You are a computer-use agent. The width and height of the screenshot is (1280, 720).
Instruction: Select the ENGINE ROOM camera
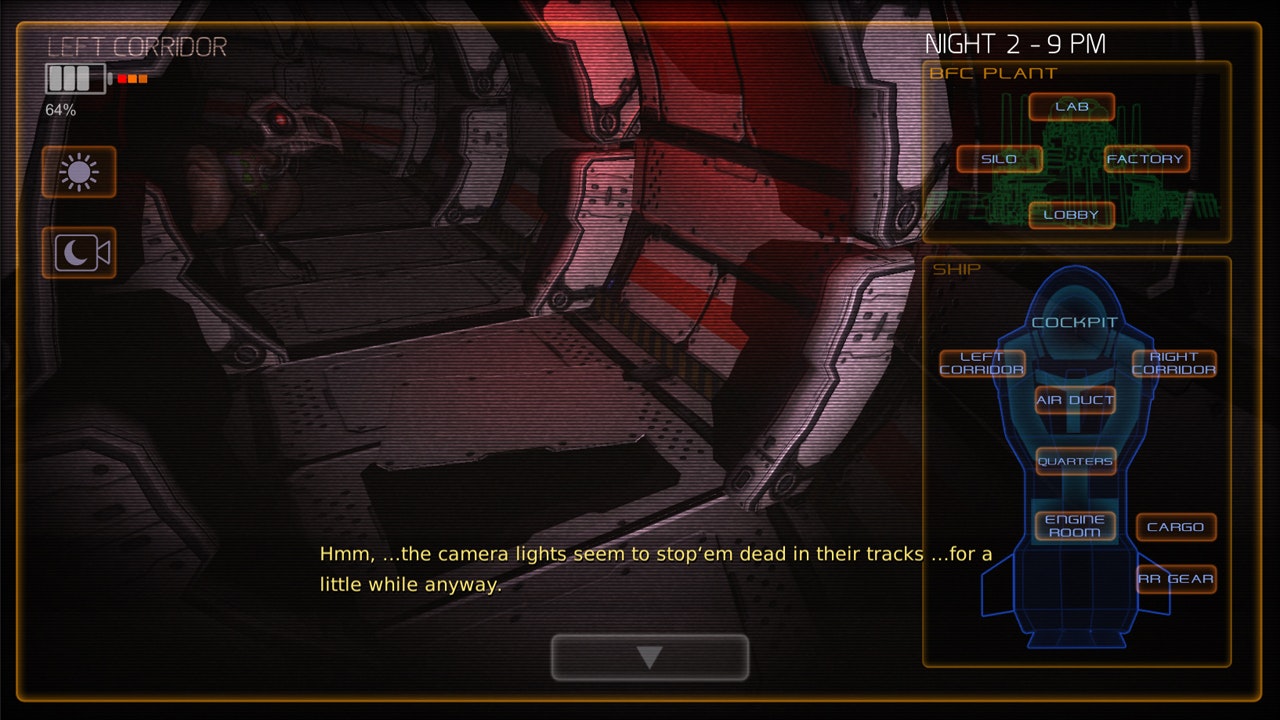tap(1075, 526)
